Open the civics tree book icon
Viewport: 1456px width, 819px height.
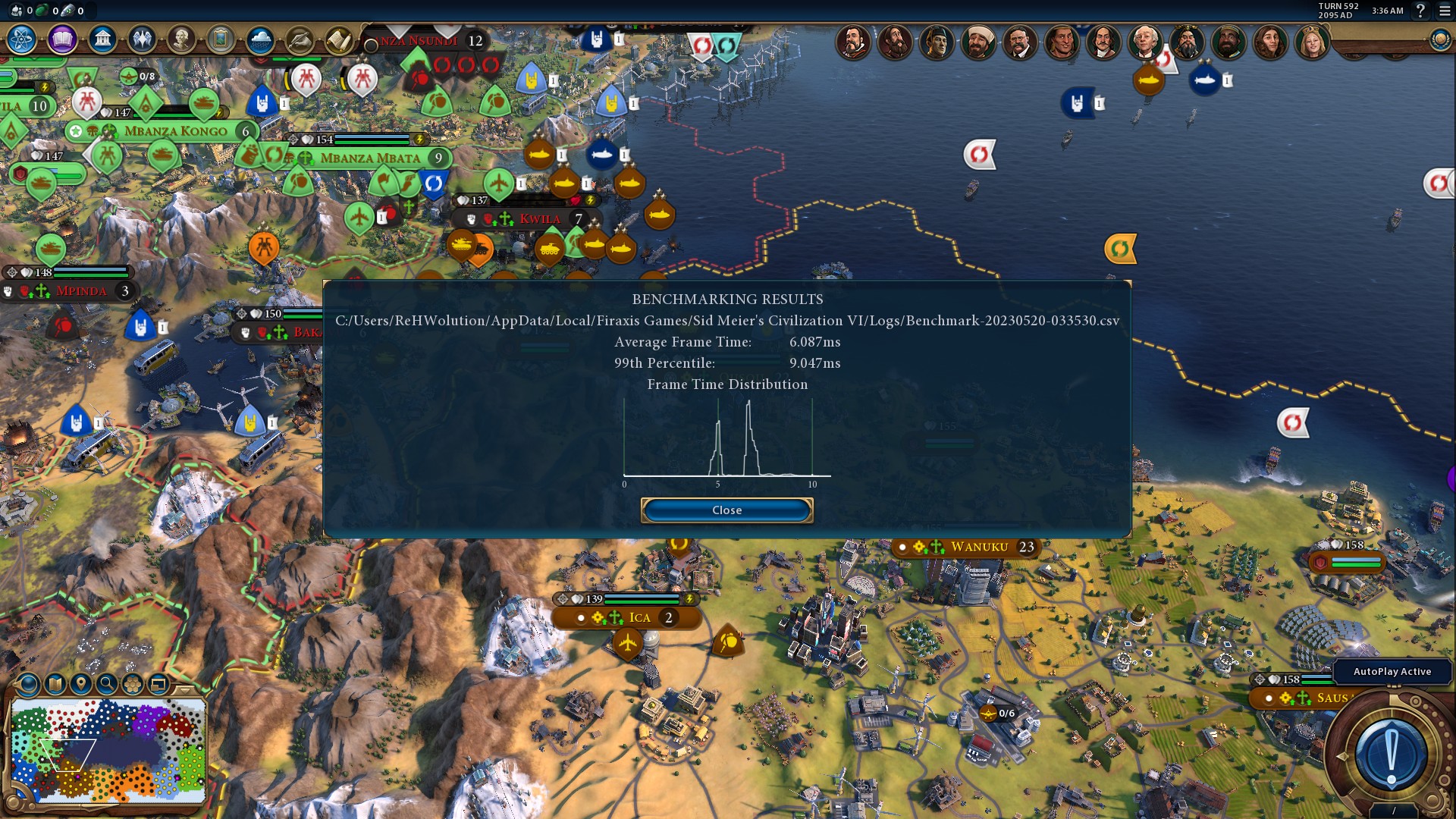[x=62, y=39]
